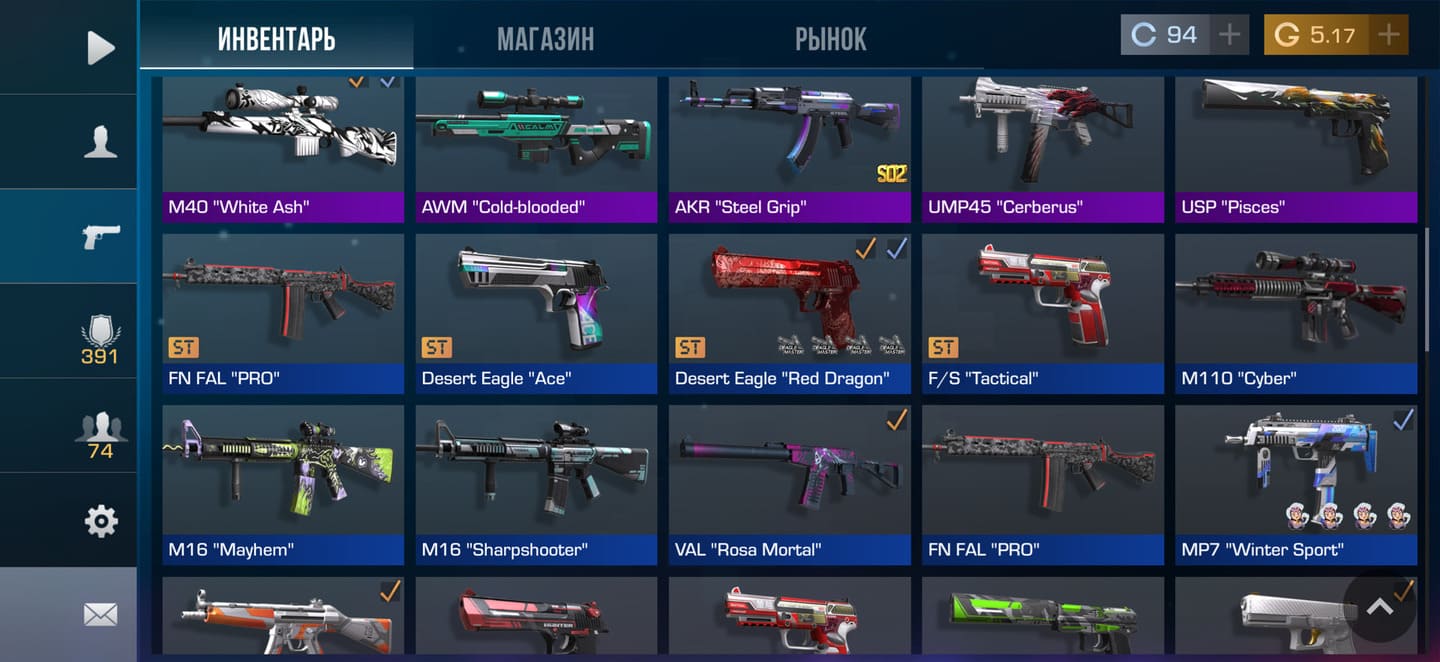1440x662 pixels.
Task: Switch to the Магазин tab
Action: click(545, 39)
